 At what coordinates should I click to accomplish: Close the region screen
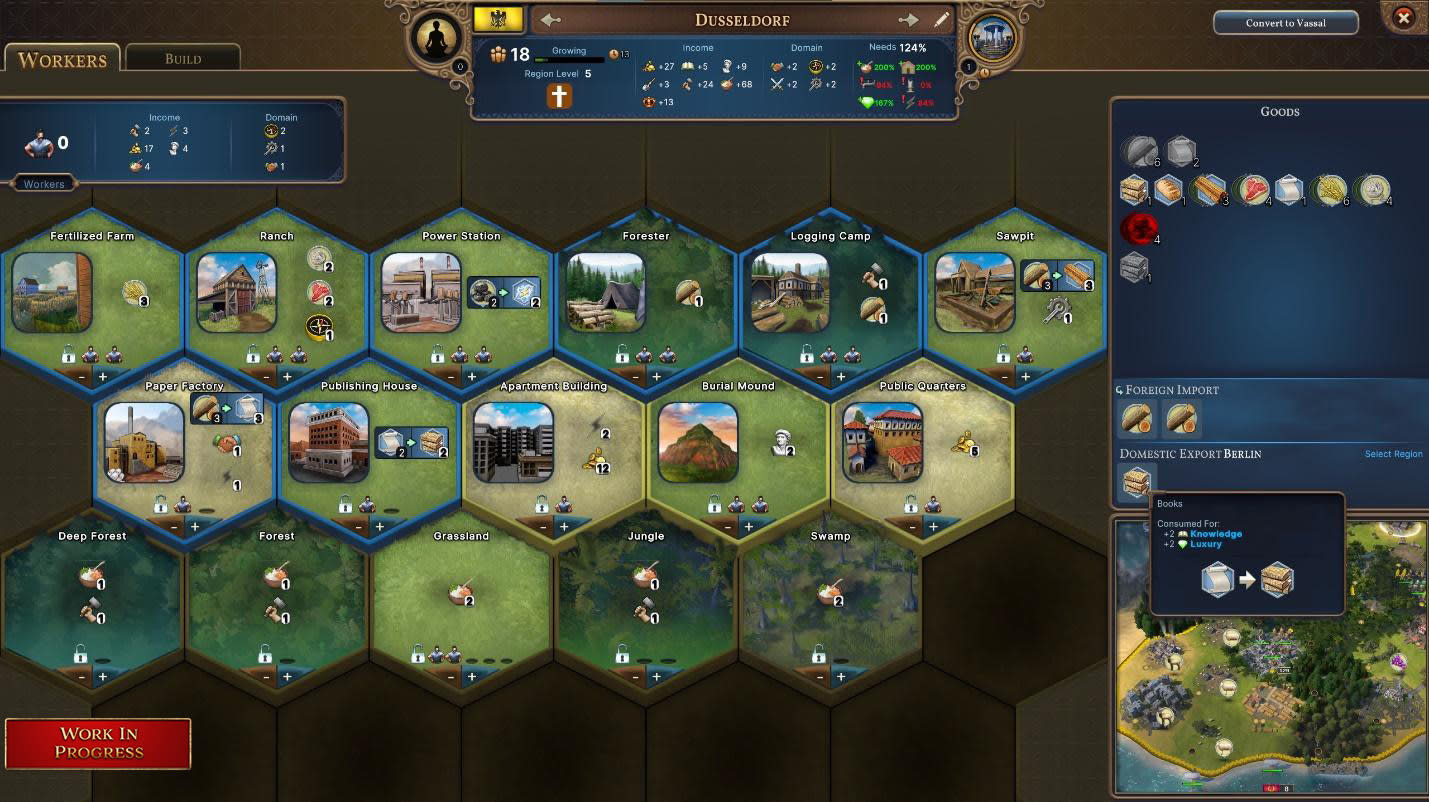1404,19
